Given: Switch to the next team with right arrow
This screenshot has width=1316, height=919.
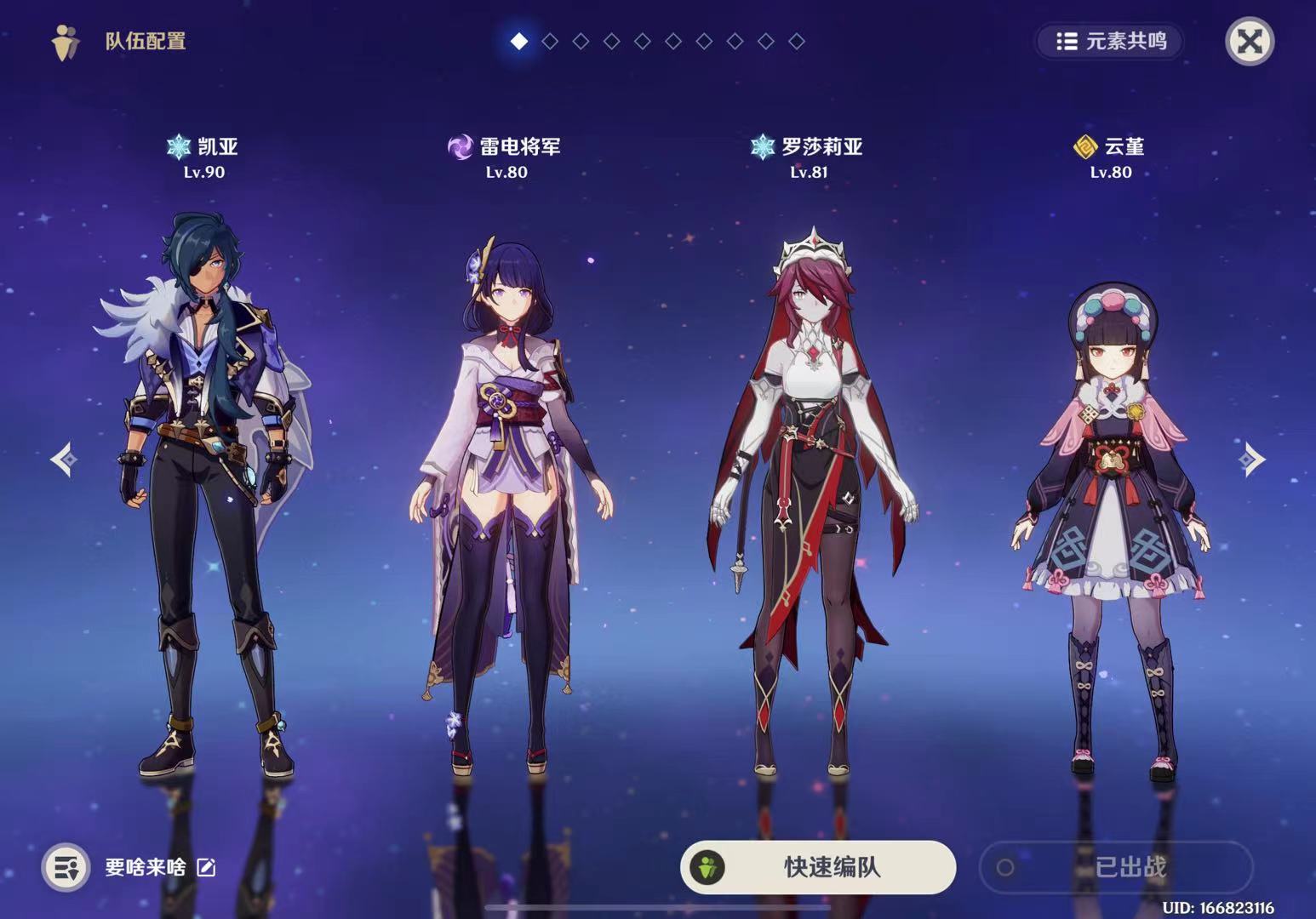Looking at the screenshot, I should (1251, 459).
